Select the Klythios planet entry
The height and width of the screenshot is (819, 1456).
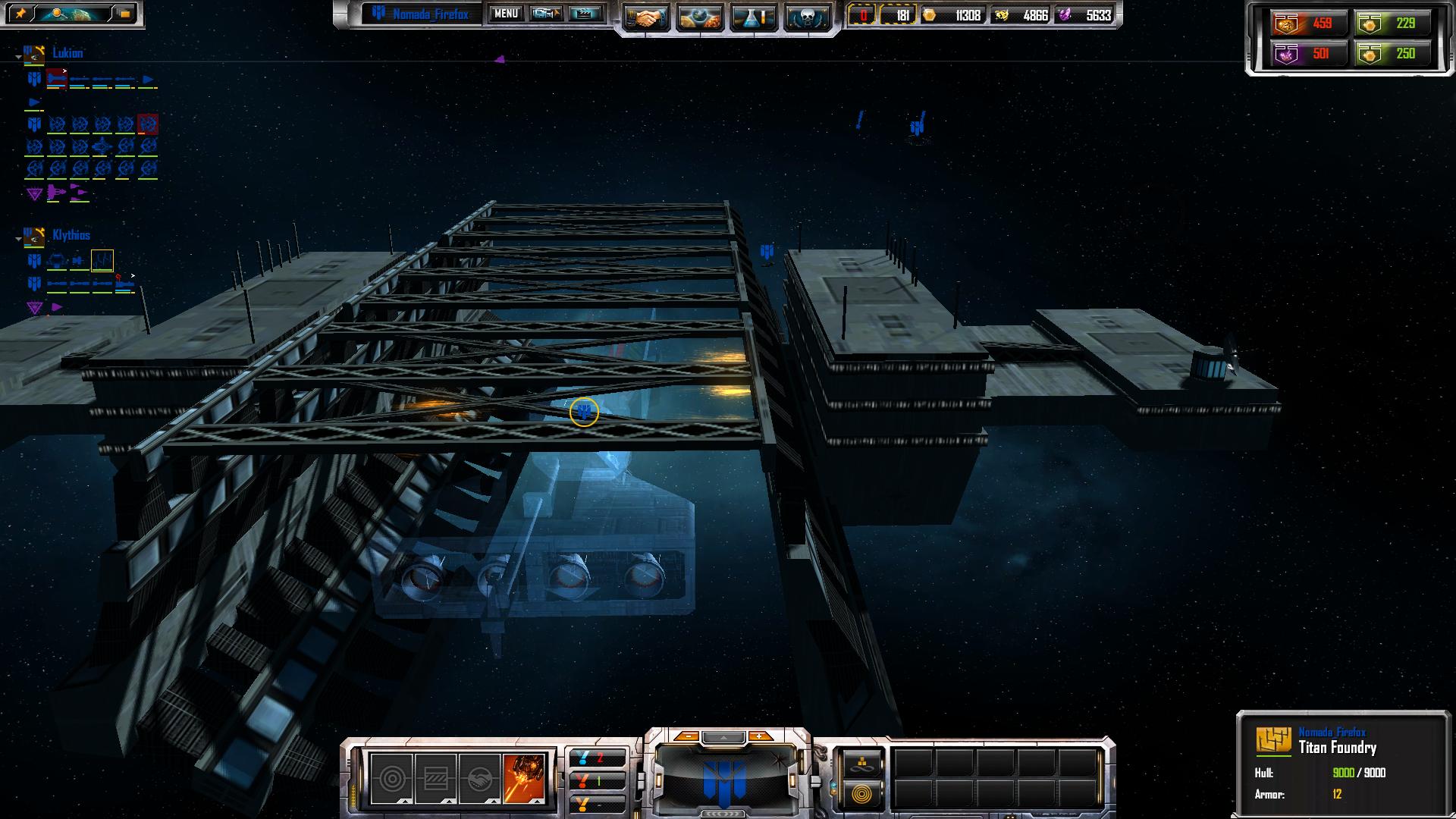[71, 235]
